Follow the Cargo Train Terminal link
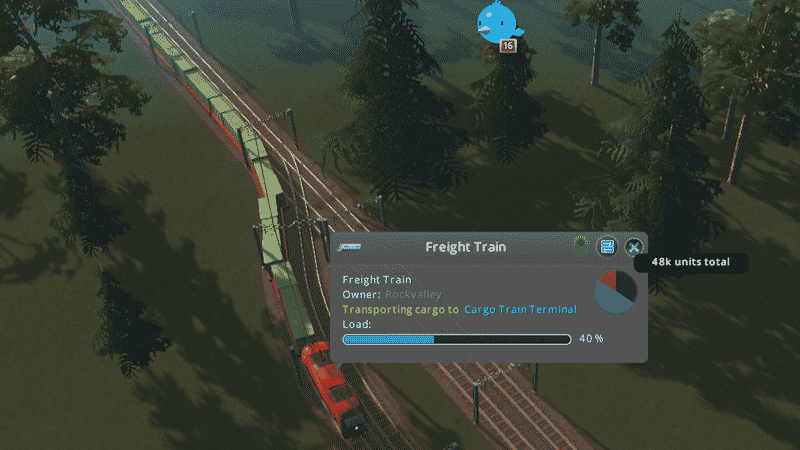This screenshot has height=450, width=800. pyautogui.click(x=520, y=310)
